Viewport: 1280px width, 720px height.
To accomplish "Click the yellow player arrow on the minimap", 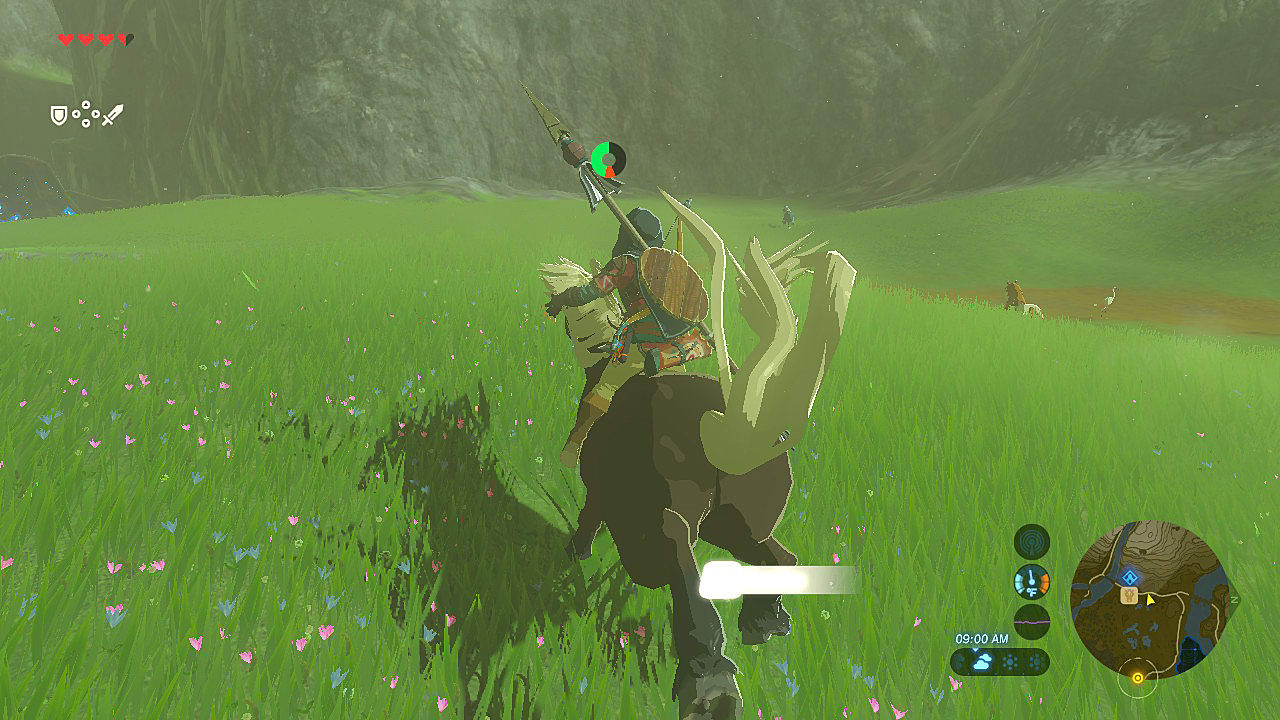I will click(x=1150, y=601).
